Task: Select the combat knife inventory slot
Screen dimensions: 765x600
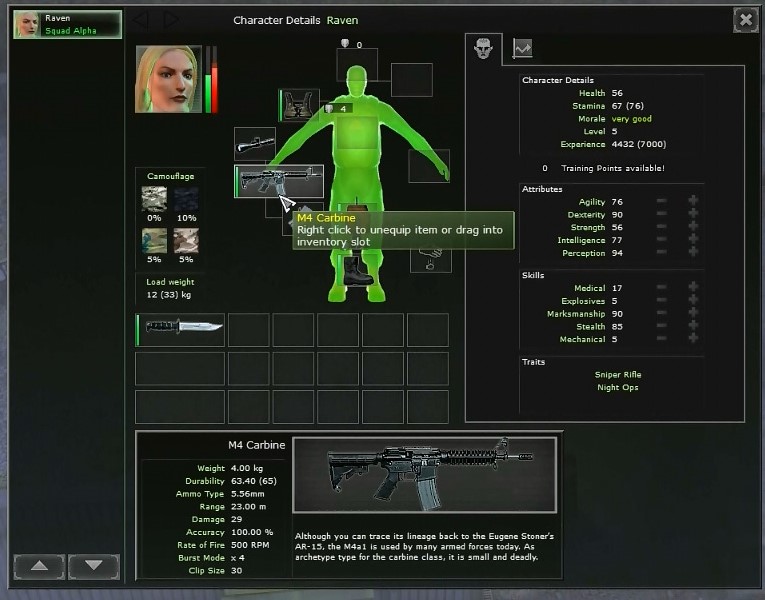Action: (180, 329)
